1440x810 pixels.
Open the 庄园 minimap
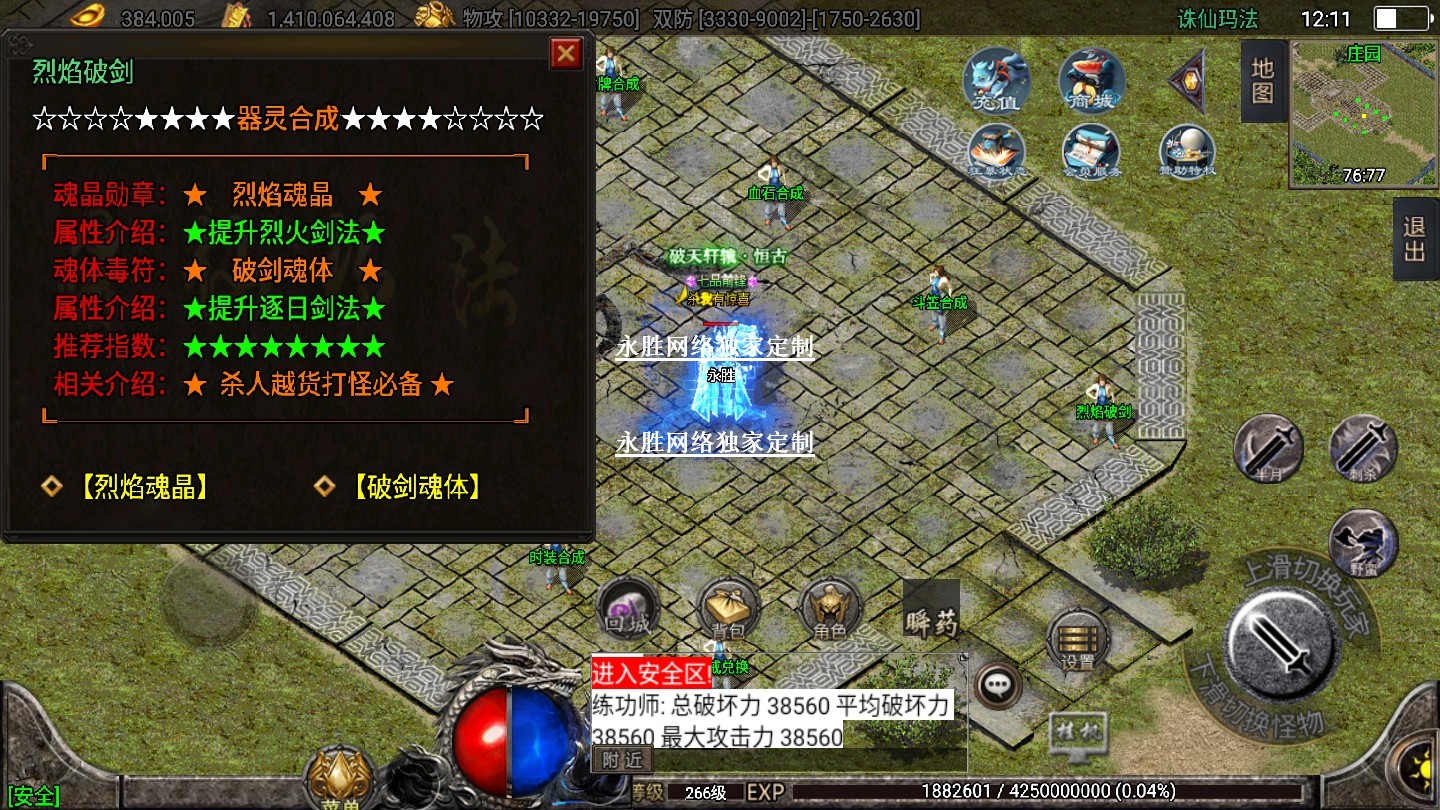(1363, 112)
